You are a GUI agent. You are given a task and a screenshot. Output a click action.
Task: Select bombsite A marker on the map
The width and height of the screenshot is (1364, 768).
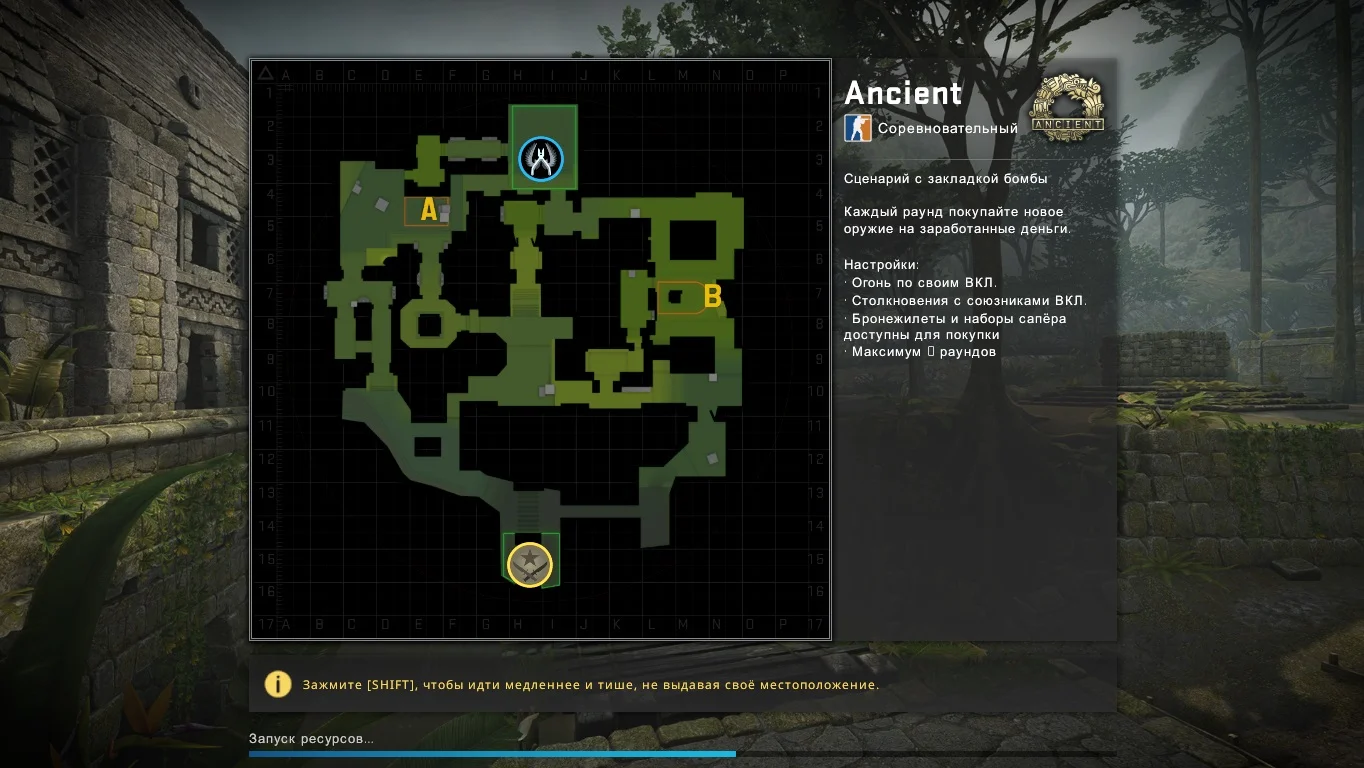pyautogui.click(x=429, y=210)
